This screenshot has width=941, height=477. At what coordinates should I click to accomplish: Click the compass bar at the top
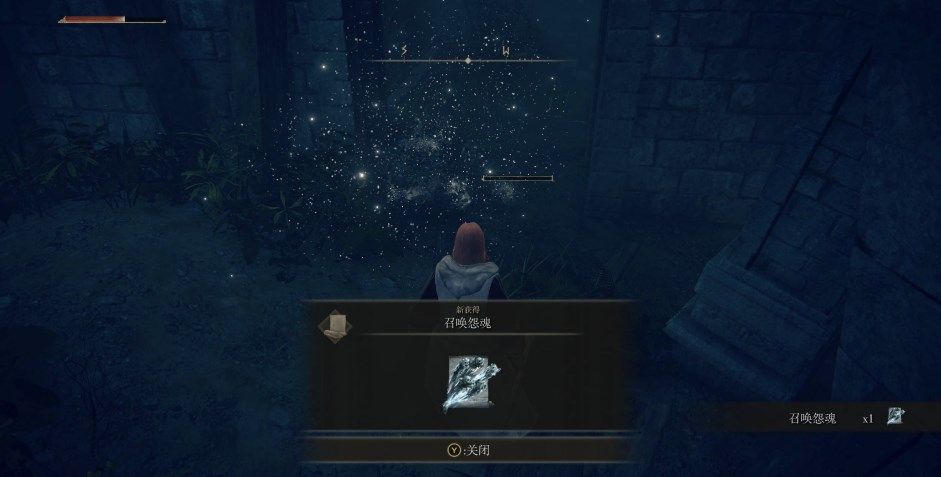(467, 58)
